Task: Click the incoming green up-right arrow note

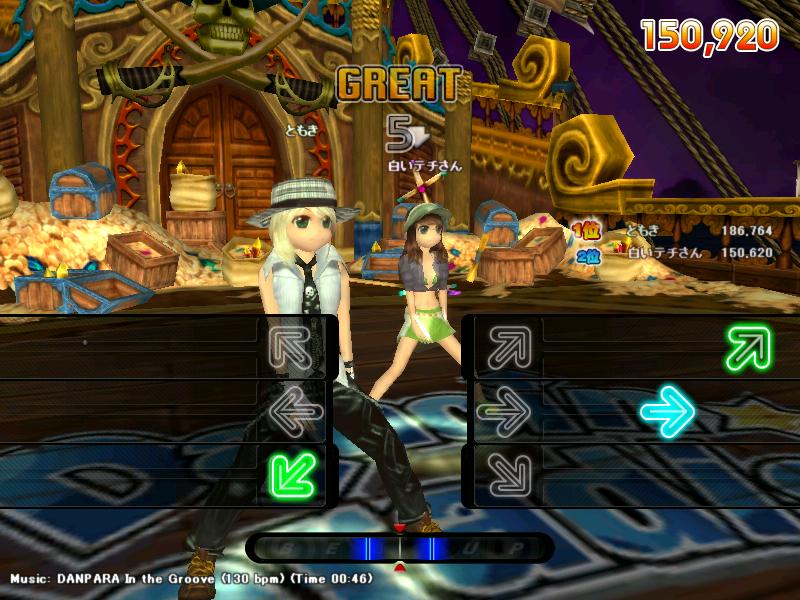Action: (x=750, y=347)
